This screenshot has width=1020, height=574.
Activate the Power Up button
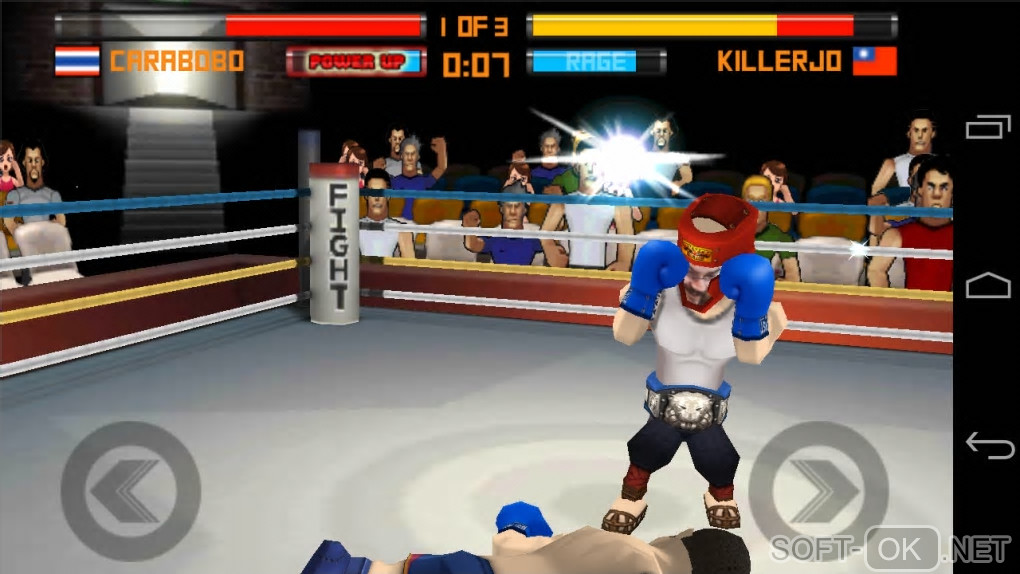356,62
